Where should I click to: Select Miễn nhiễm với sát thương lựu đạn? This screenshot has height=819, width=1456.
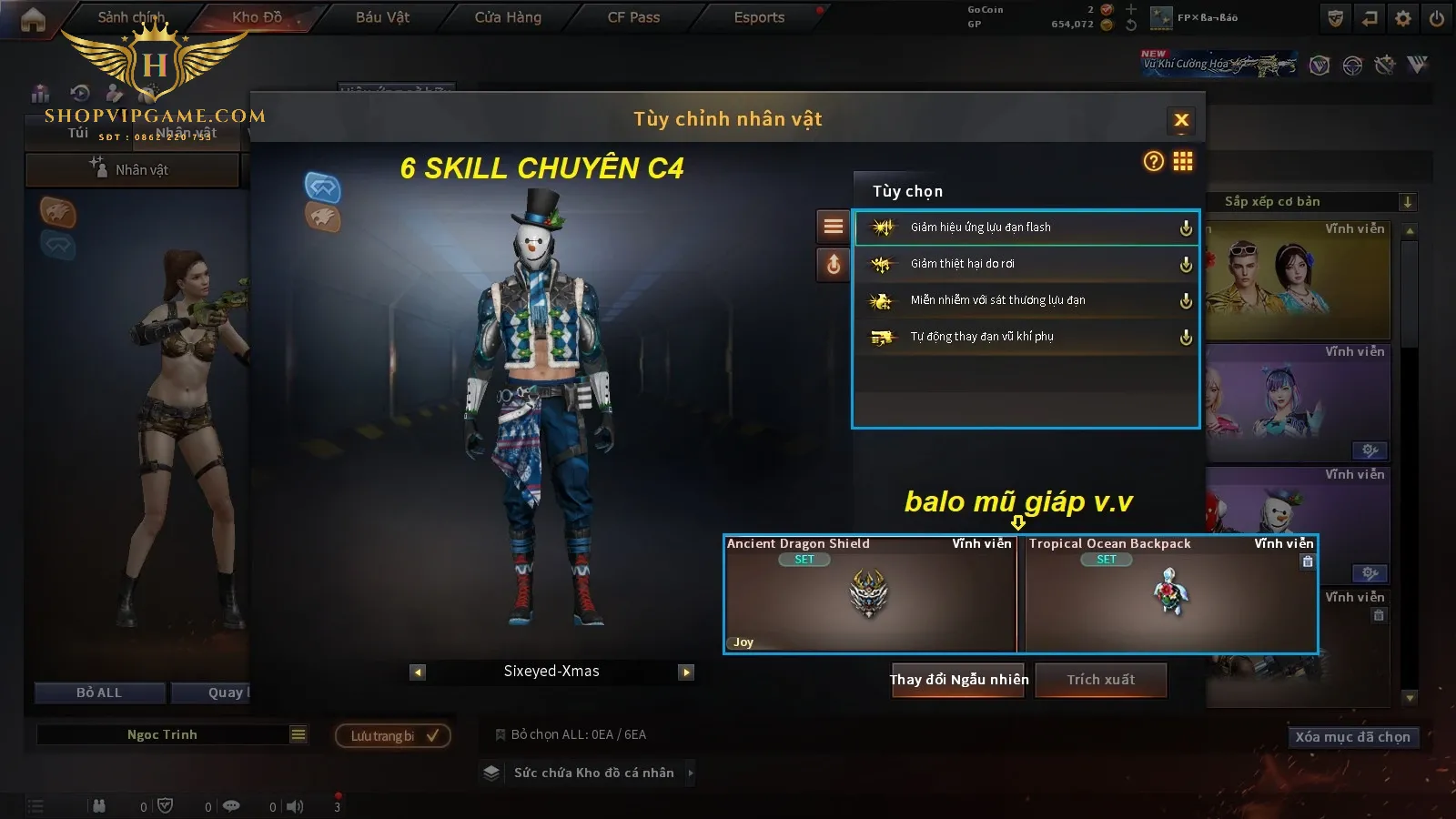click(1026, 300)
